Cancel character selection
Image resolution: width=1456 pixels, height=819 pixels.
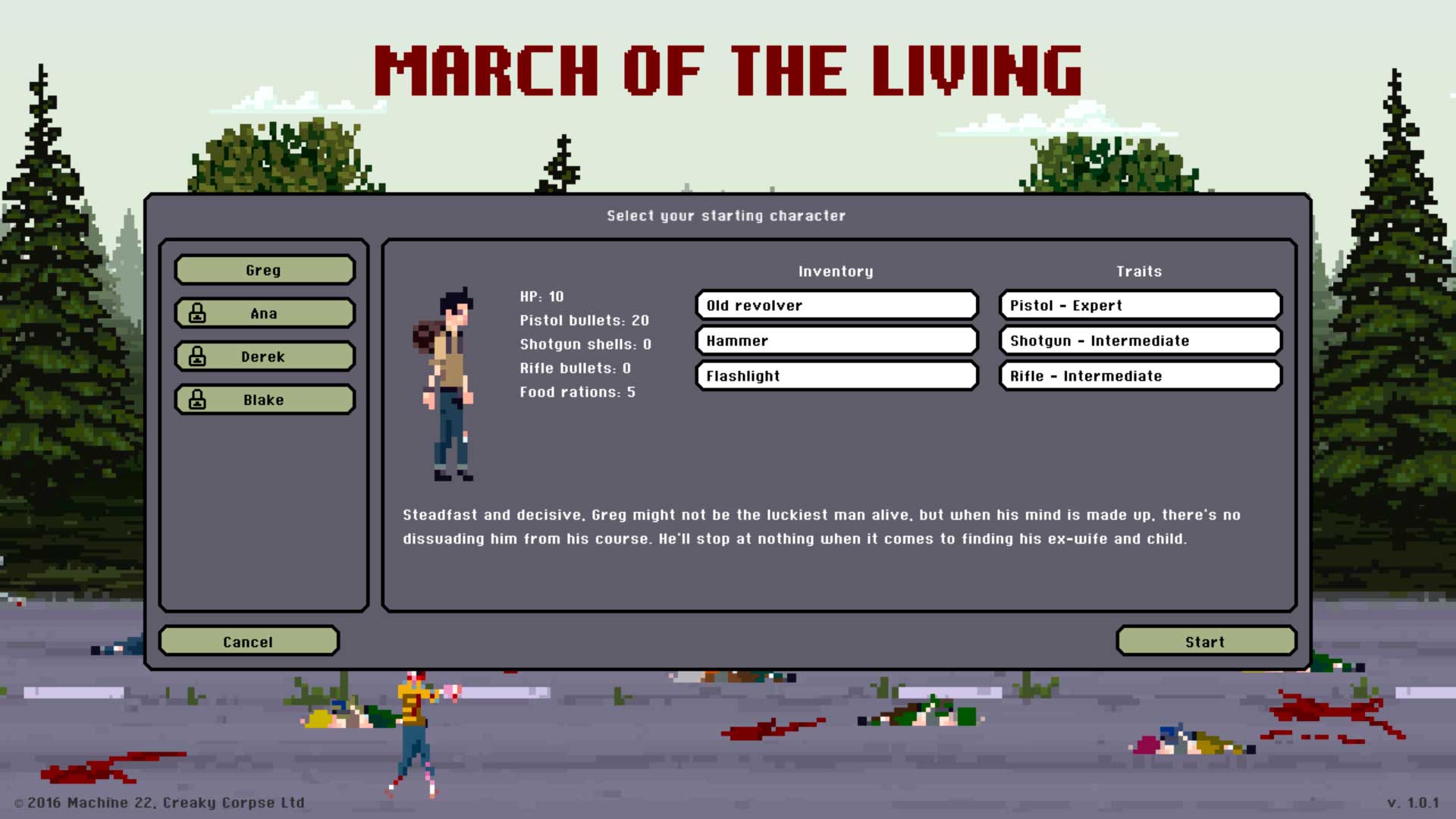coord(248,642)
